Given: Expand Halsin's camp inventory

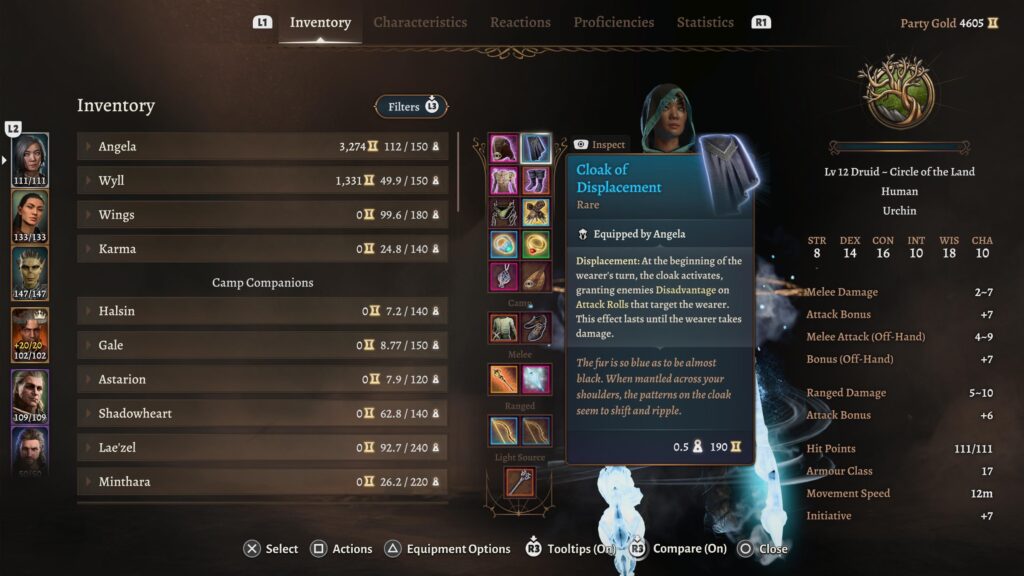Looking at the screenshot, I should (262, 311).
